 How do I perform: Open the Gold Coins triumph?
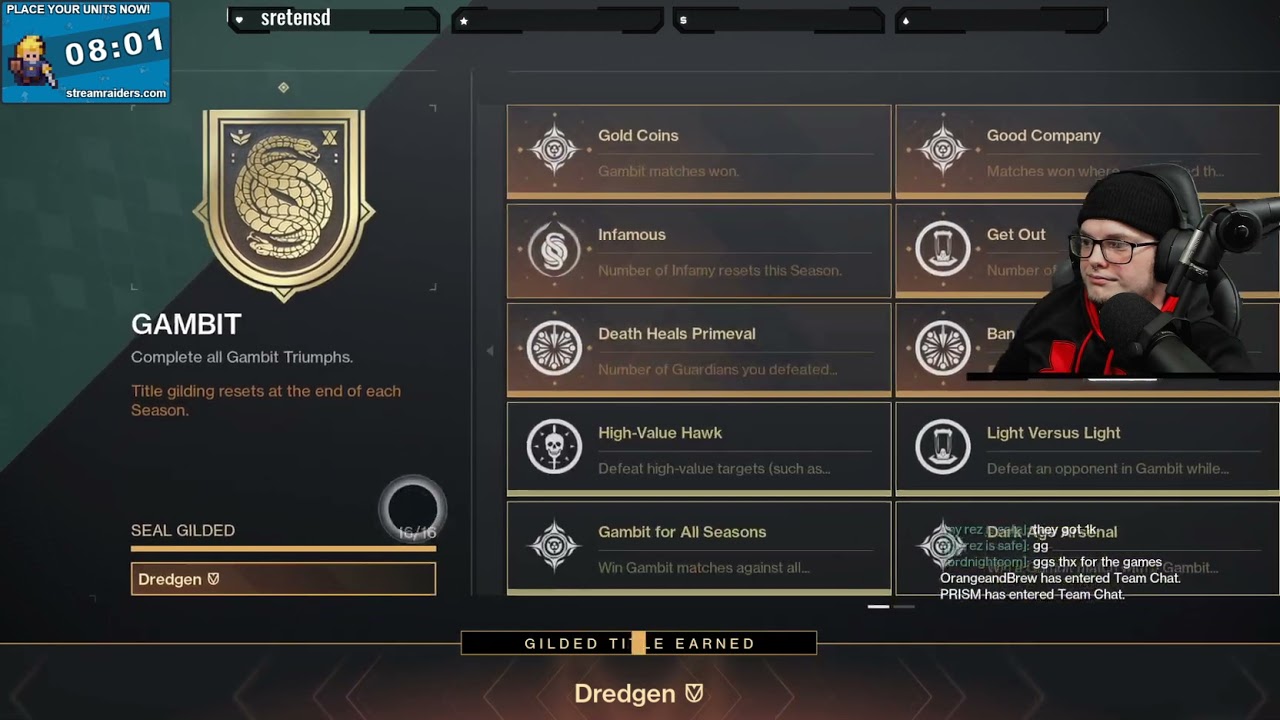click(x=698, y=151)
